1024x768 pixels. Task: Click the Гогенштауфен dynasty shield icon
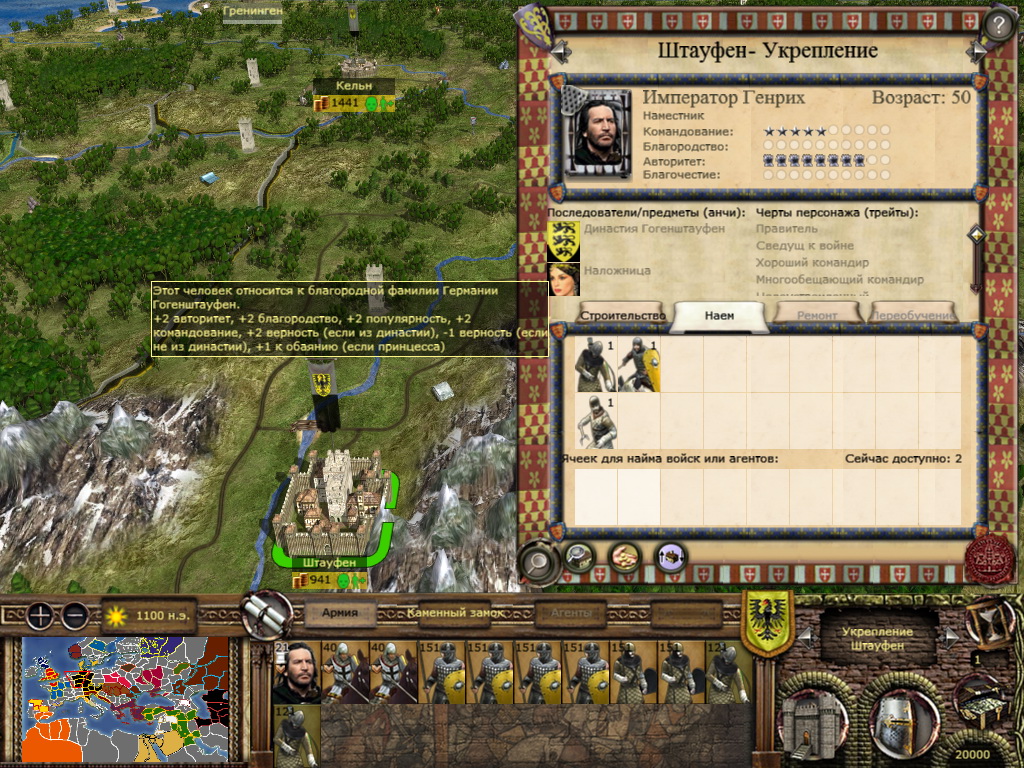[563, 240]
